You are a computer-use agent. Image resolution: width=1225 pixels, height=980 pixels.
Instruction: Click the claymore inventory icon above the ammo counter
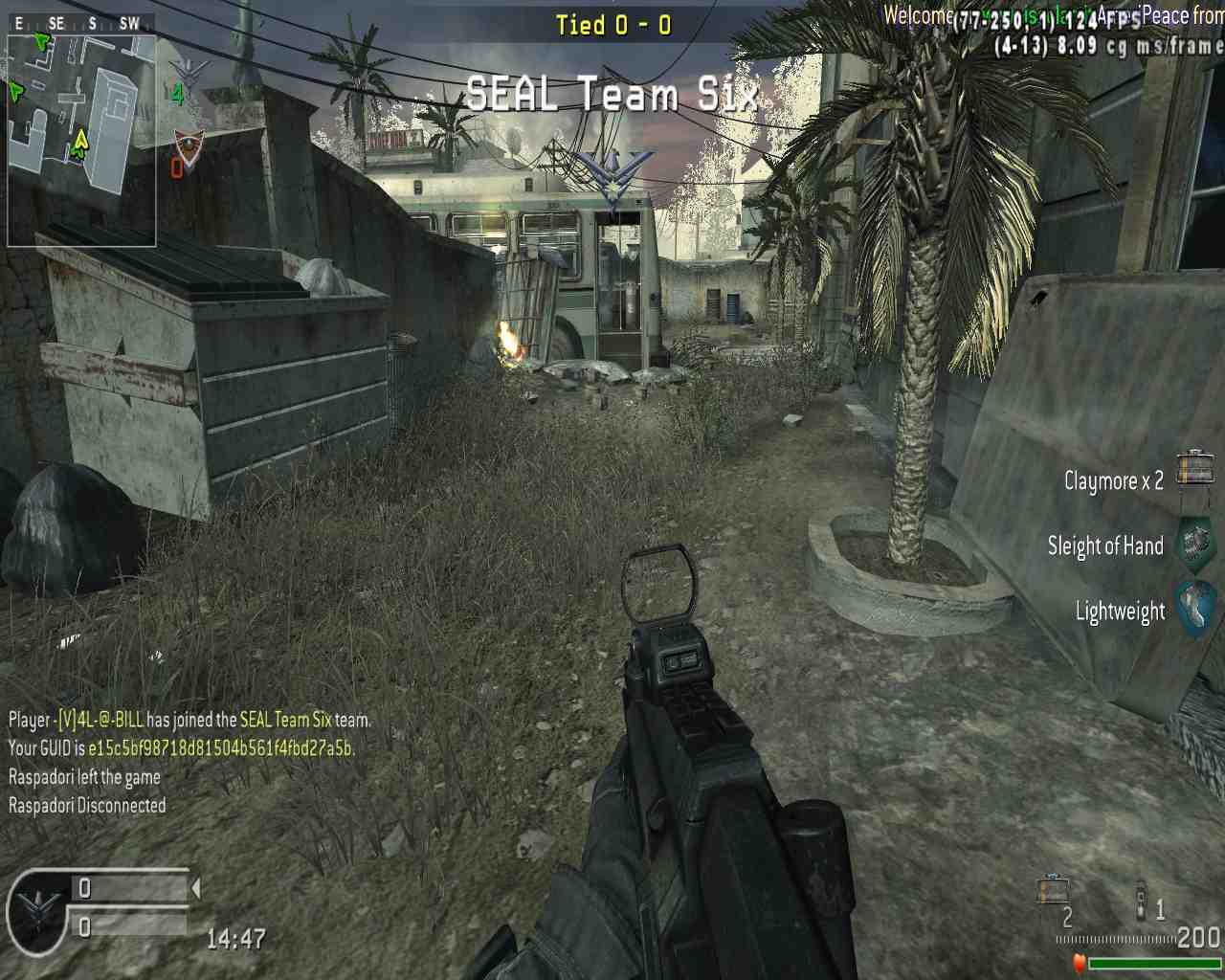pos(1052,889)
